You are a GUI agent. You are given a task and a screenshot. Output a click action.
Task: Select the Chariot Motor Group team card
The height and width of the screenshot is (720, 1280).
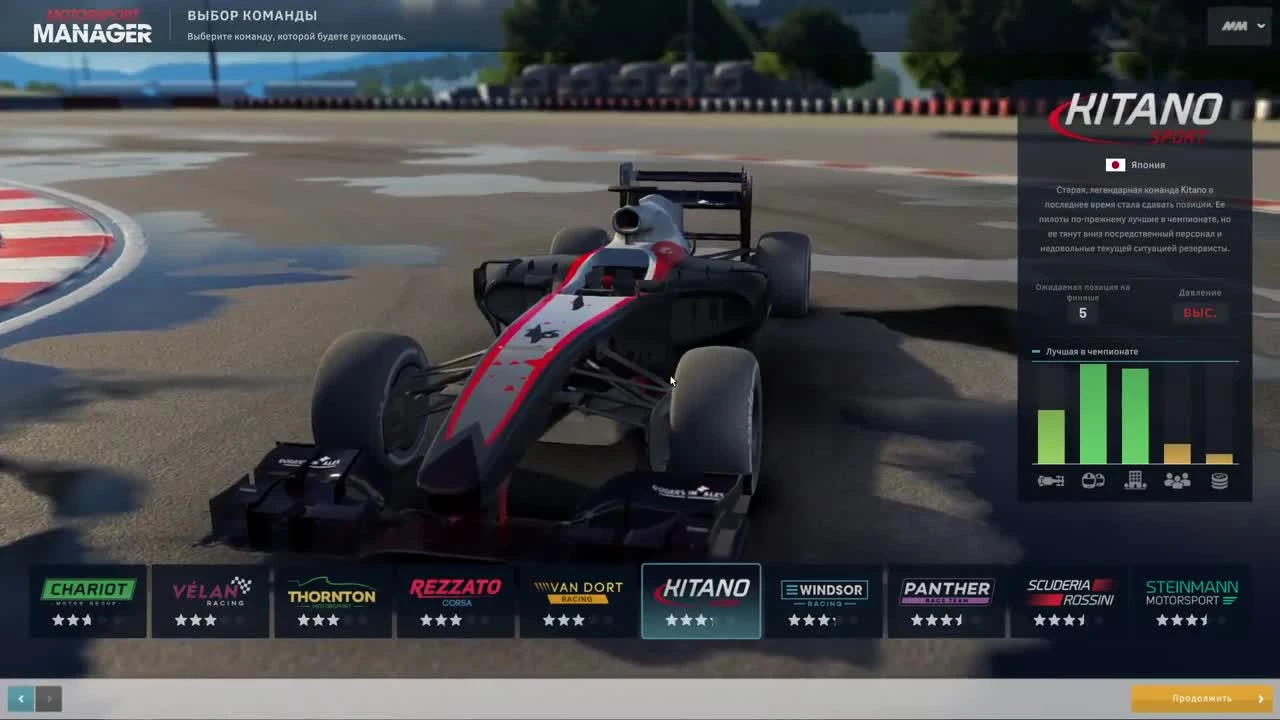(x=88, y=600)
